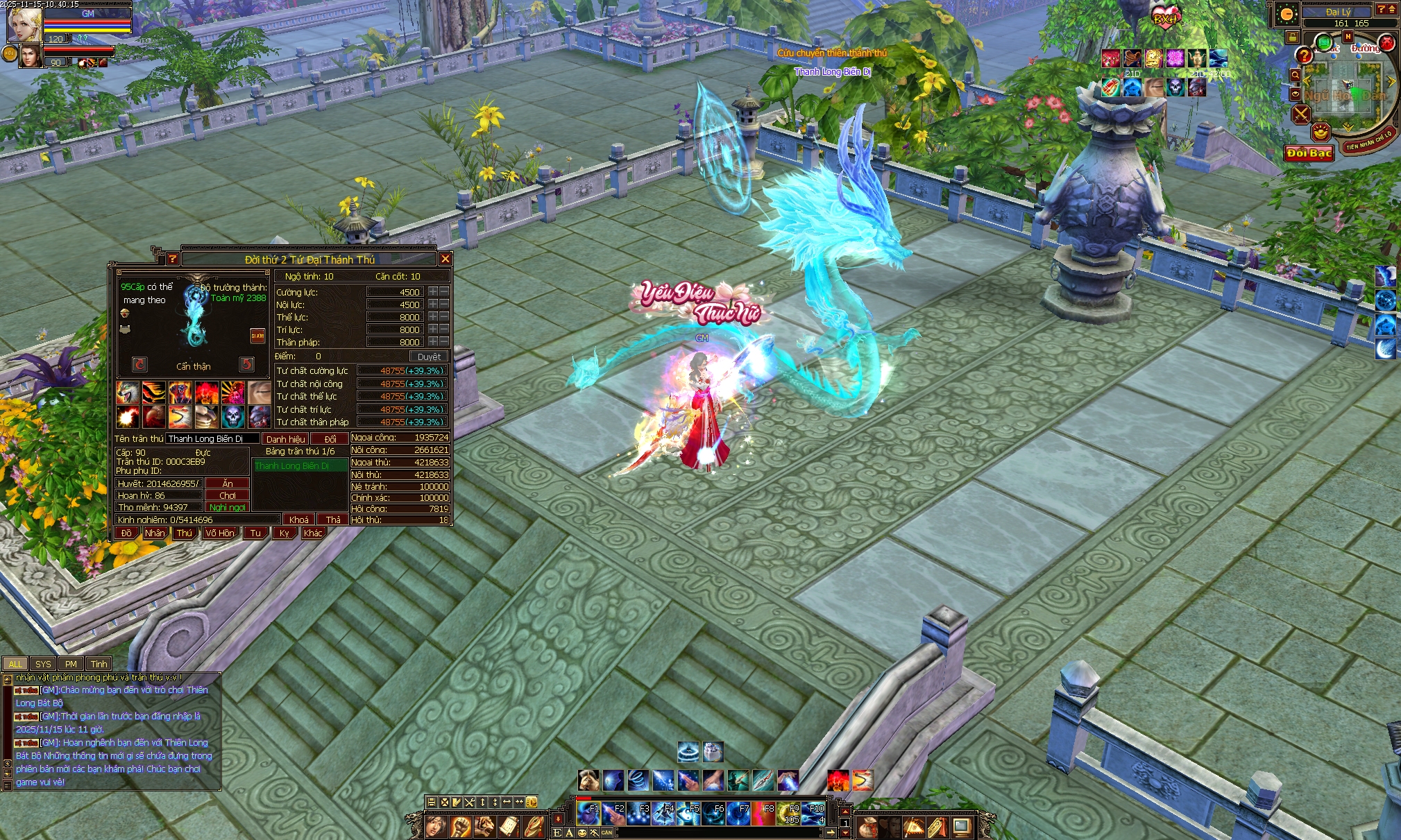
Task: Release the pet with Thả button
Action: pos(333,520)
